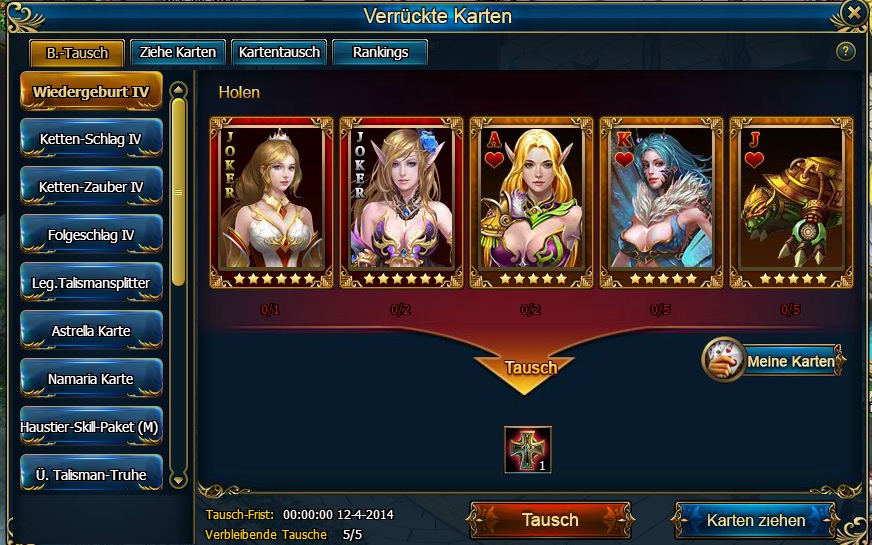The height and width of the screenshot is (545, 872).
Task: Close the Verrückte Karten window
Action: coord(853,13)
